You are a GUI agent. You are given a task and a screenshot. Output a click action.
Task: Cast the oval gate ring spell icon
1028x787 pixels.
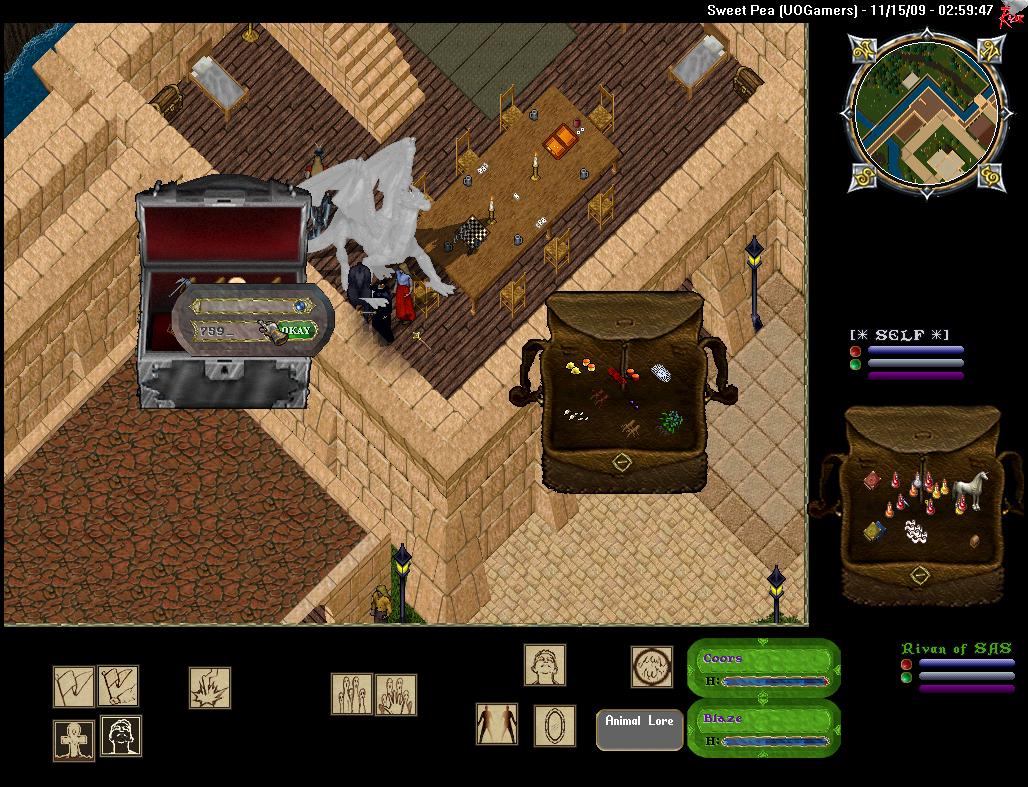[554, 725]
